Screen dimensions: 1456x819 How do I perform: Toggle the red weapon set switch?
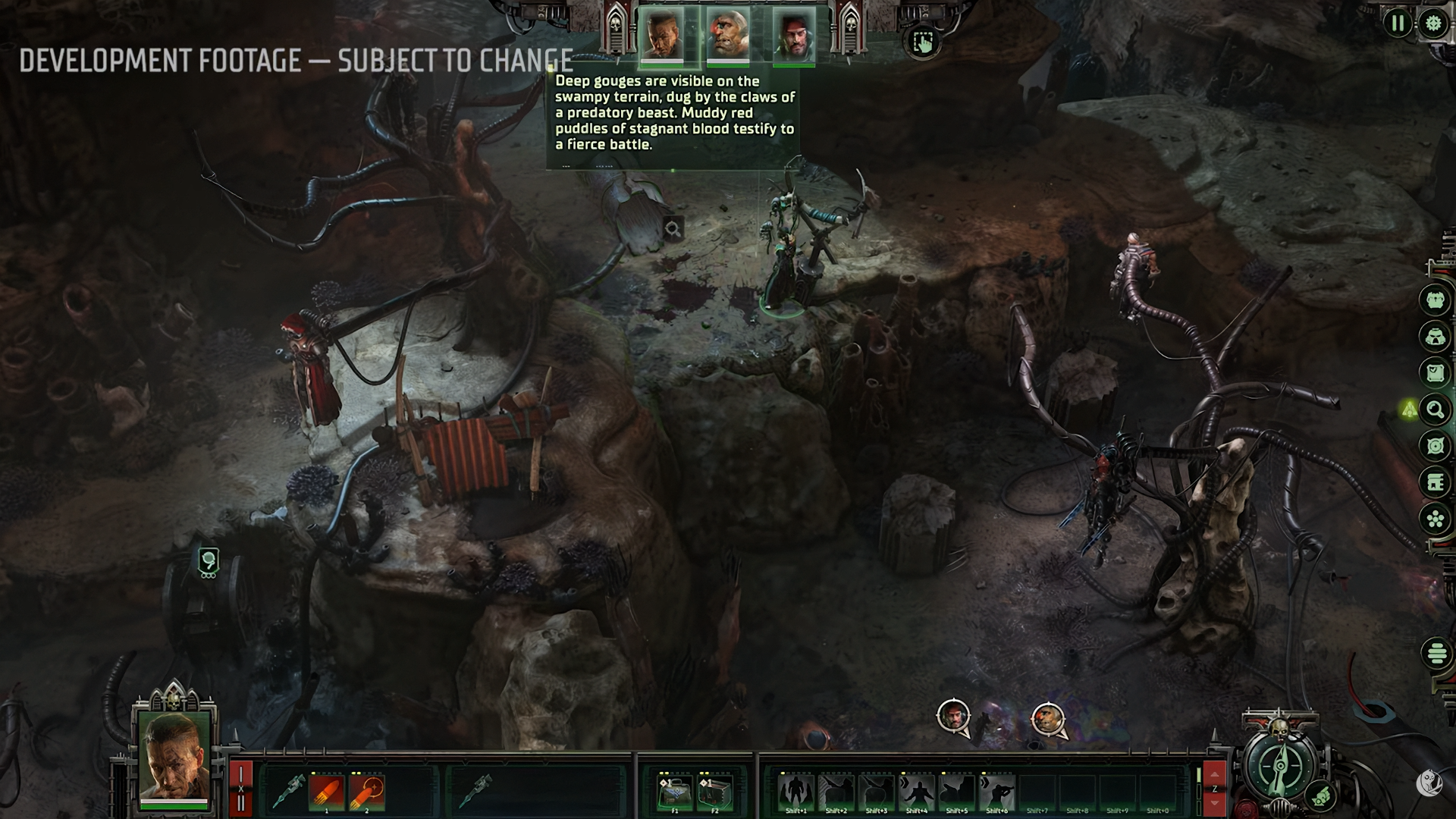click(240, 789)
